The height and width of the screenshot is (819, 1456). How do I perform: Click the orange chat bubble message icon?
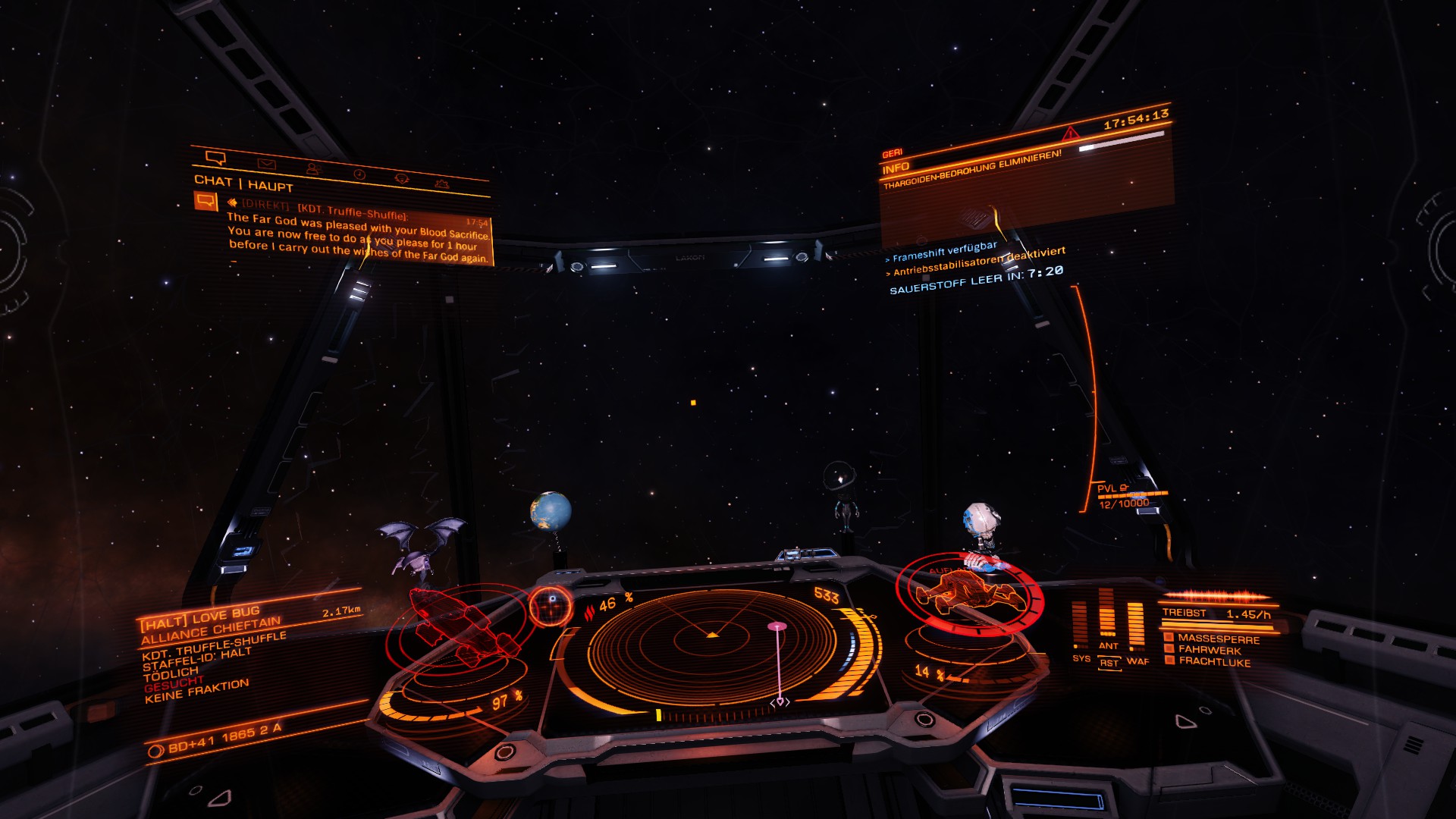pyautogui.click(x=205, y=201)
